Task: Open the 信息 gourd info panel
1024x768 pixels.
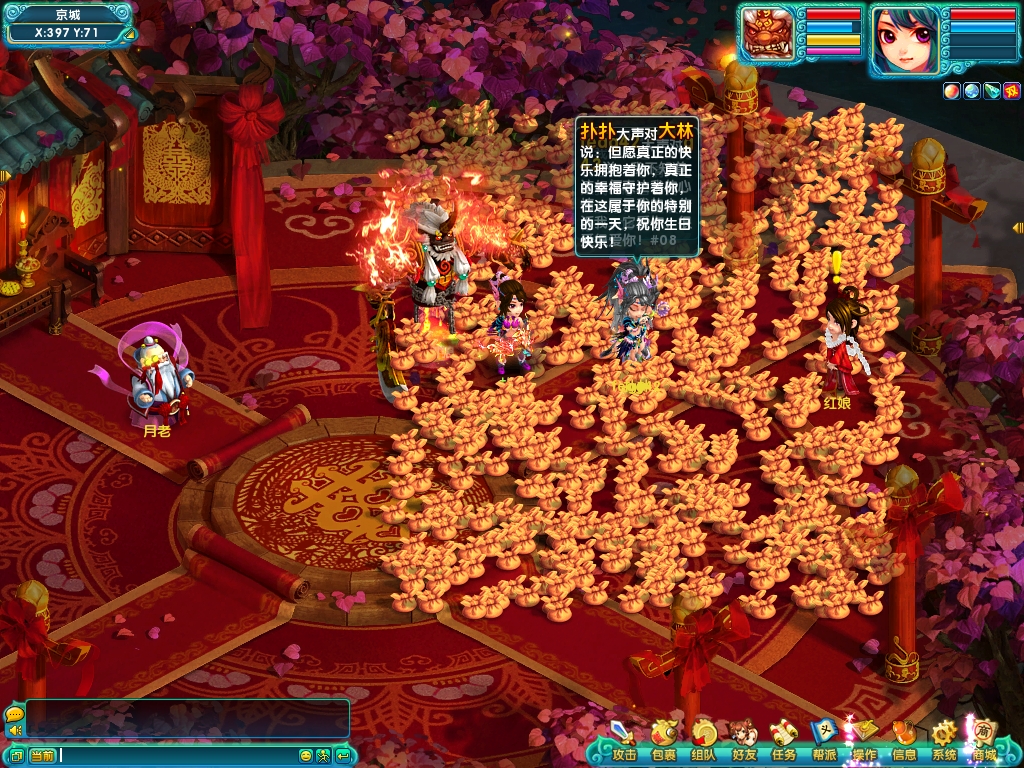Action: coord(904,741)
